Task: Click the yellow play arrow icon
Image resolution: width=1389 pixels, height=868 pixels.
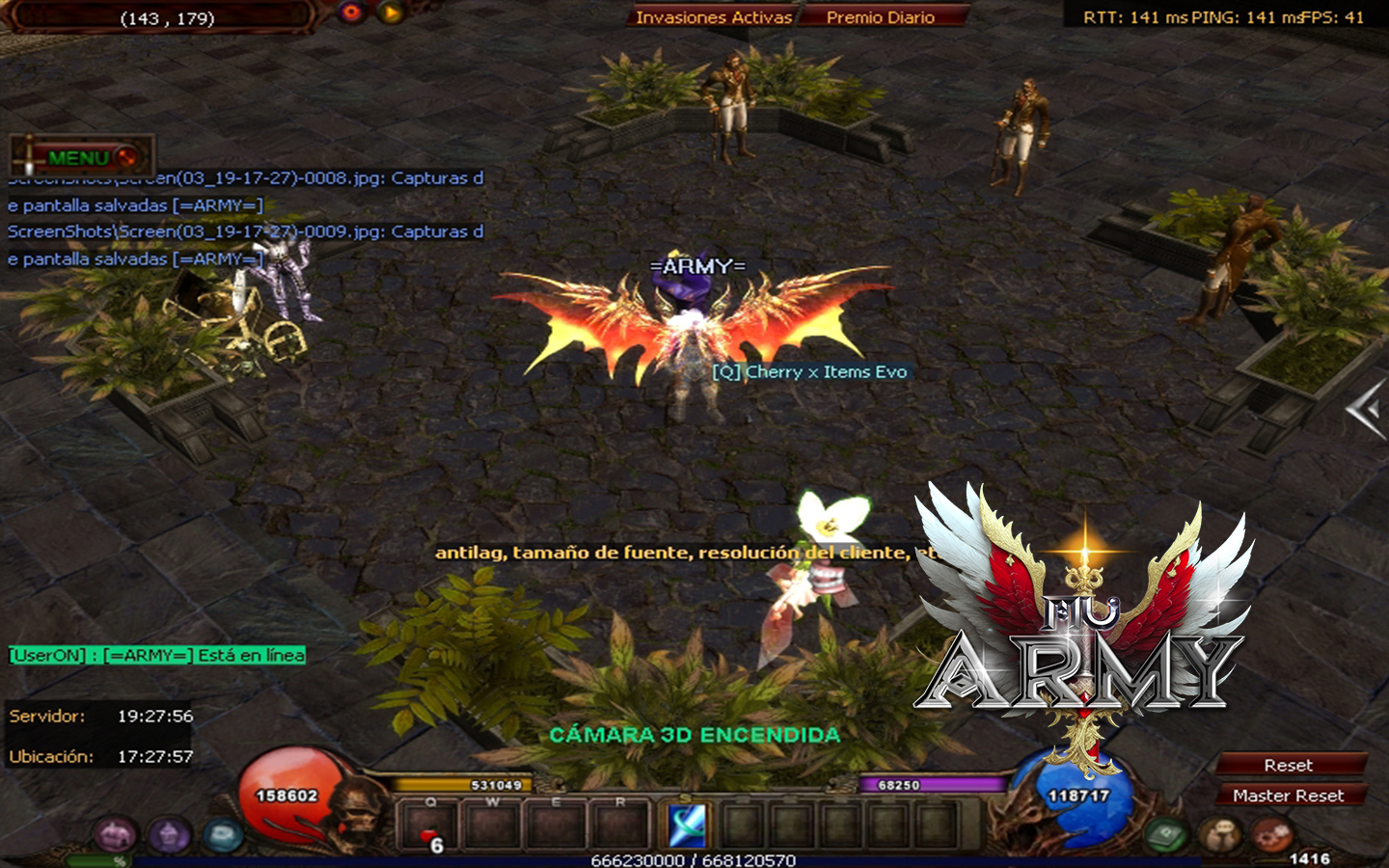Action: [391, 13]
